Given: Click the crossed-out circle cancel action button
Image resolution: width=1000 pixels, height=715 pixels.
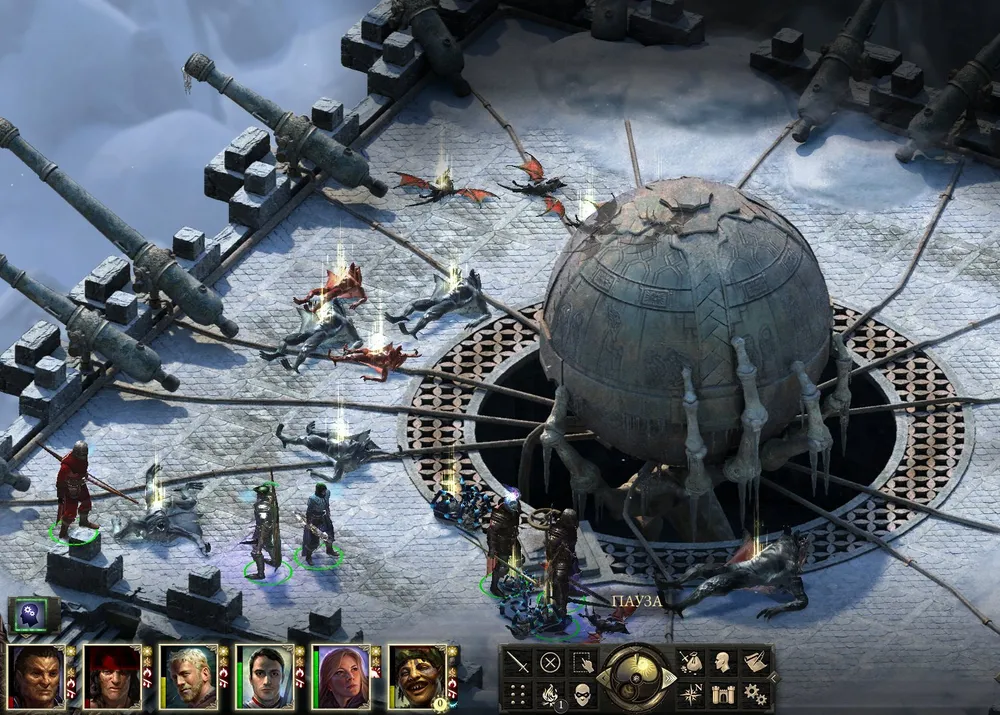Looking at the screenshot, I should point(549,662).
